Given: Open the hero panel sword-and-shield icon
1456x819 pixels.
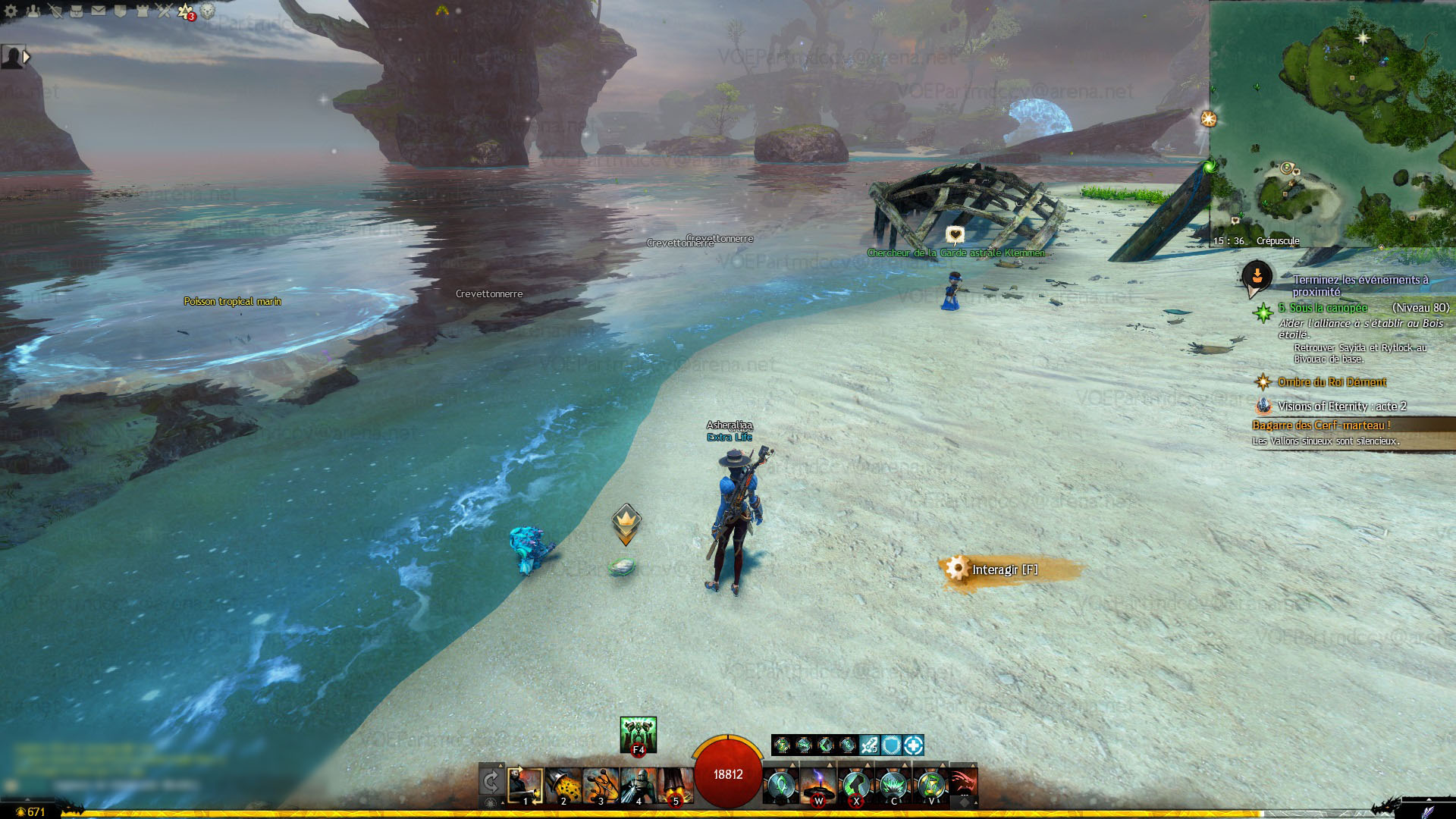Looking at the screenshot, I should tap(55, 11).
